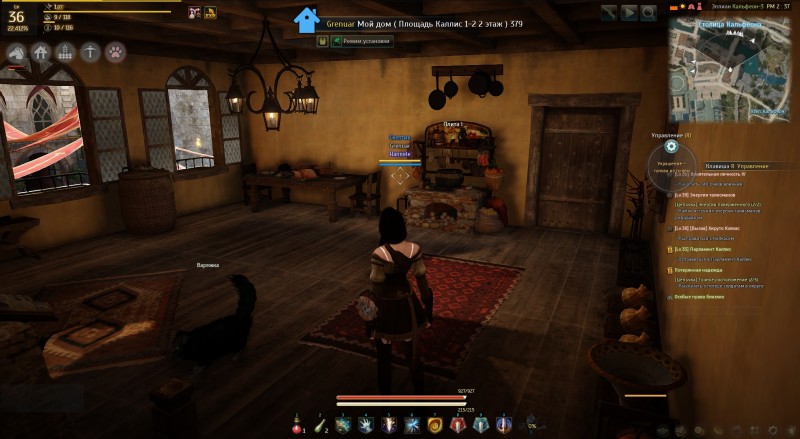The image size is (800, 439).
Task: Click the blue house icon beside Grenuar
Action: [307, 19]
